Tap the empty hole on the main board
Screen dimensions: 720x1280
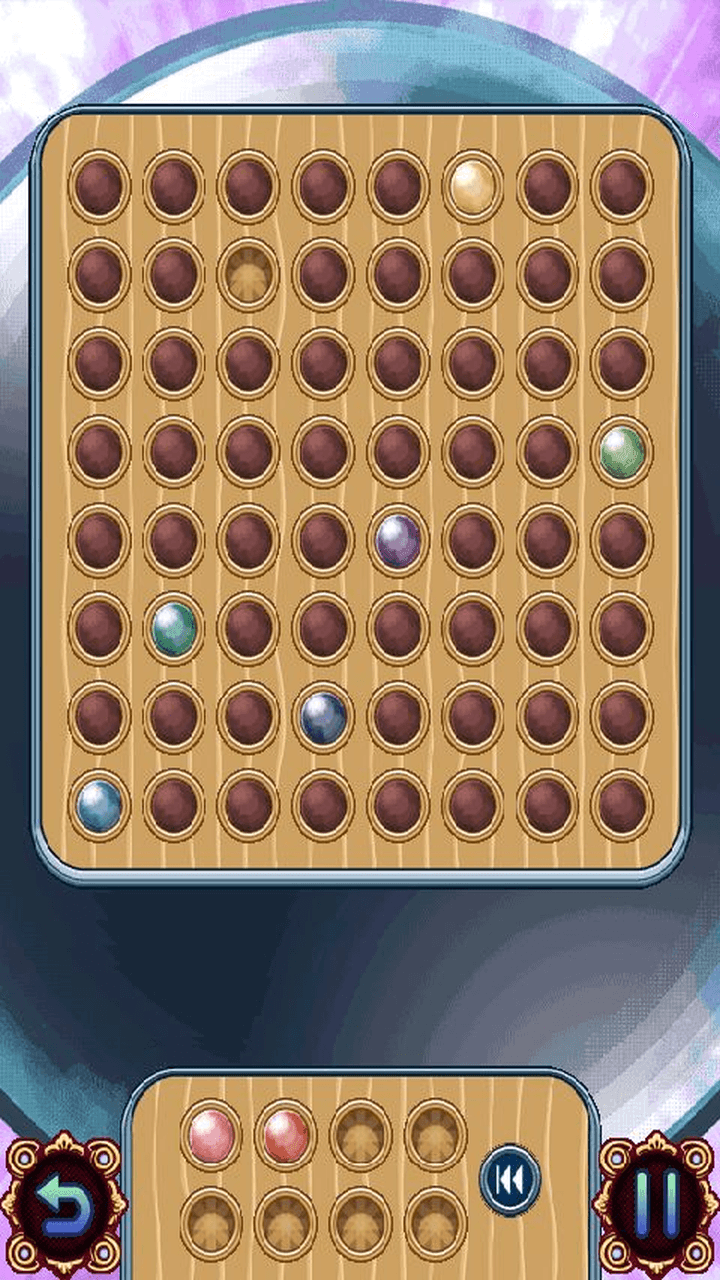tap(249, 274)
